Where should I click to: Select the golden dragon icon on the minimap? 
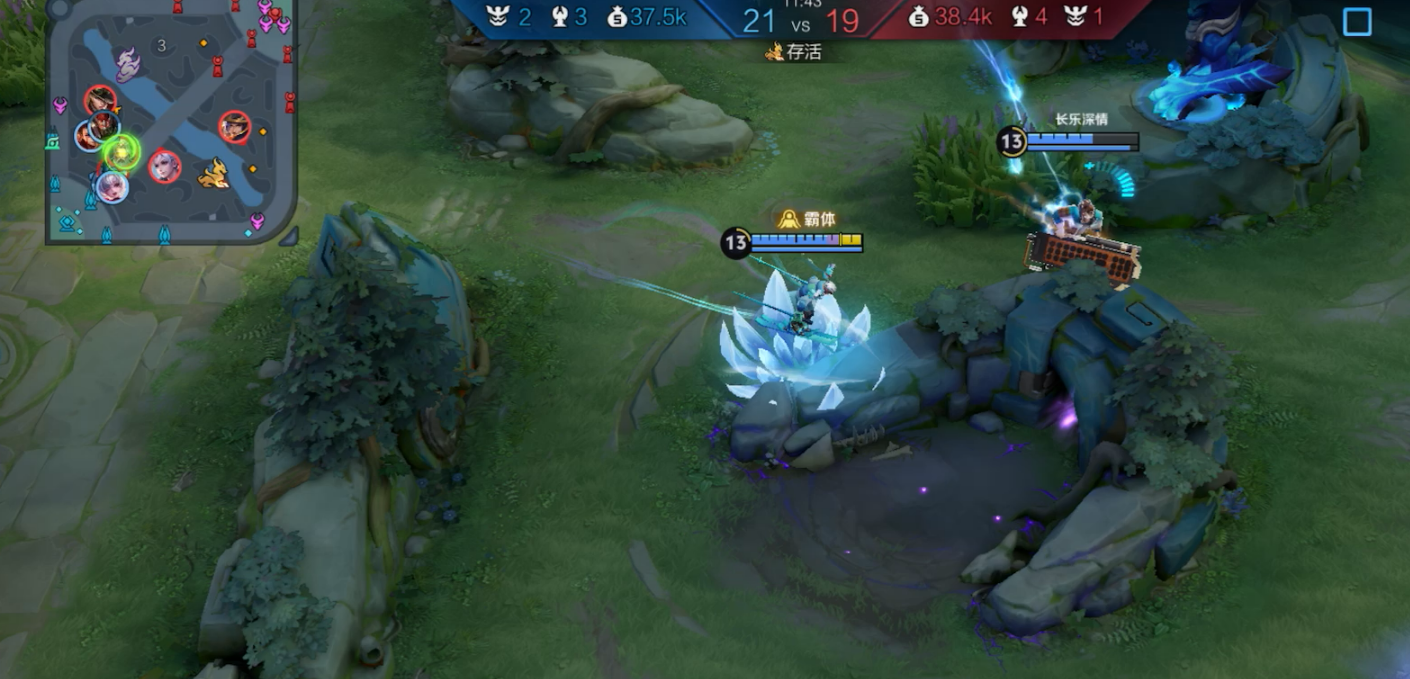213,176
